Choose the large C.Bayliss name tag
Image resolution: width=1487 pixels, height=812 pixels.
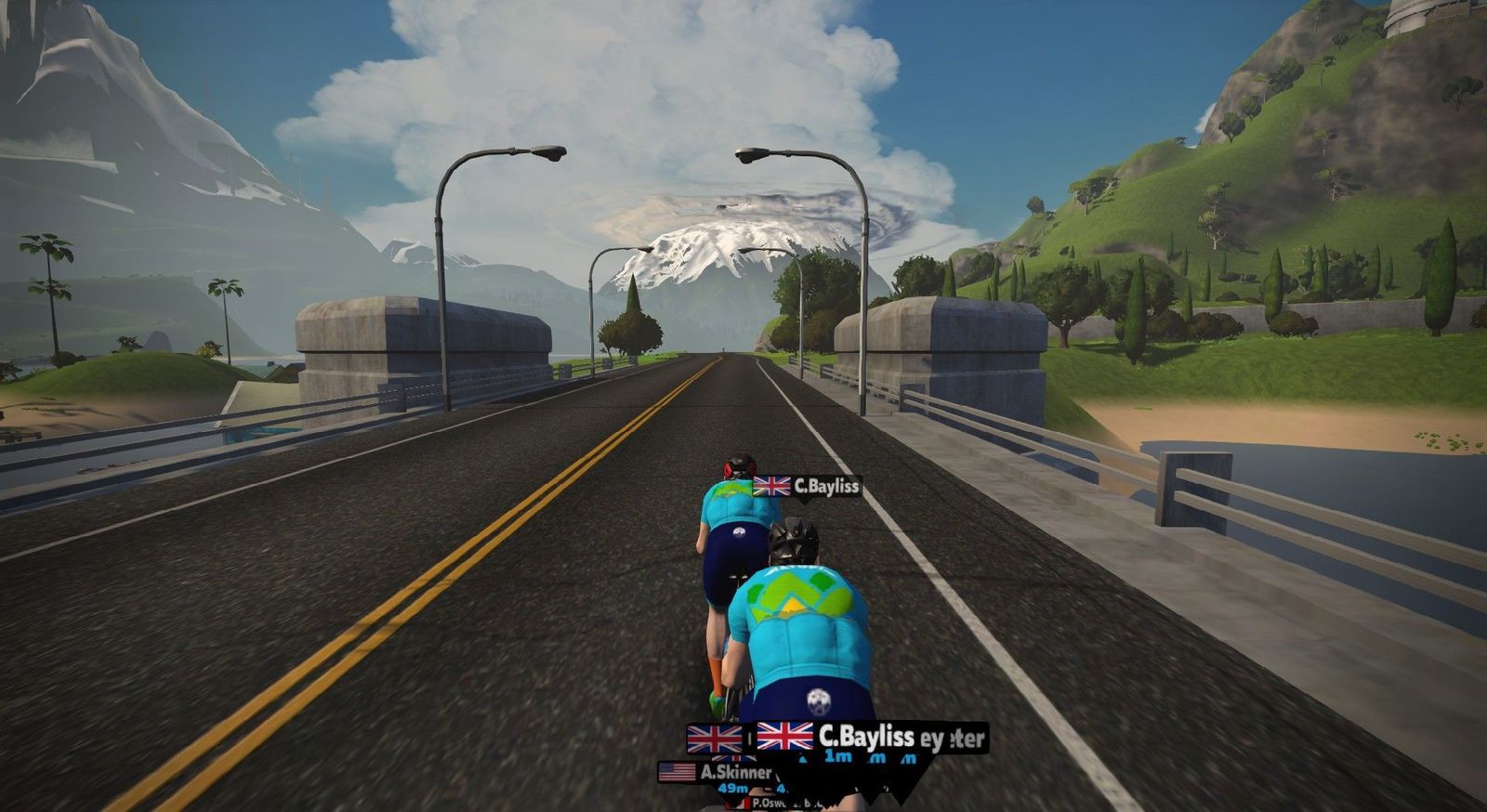click(836, 738)
